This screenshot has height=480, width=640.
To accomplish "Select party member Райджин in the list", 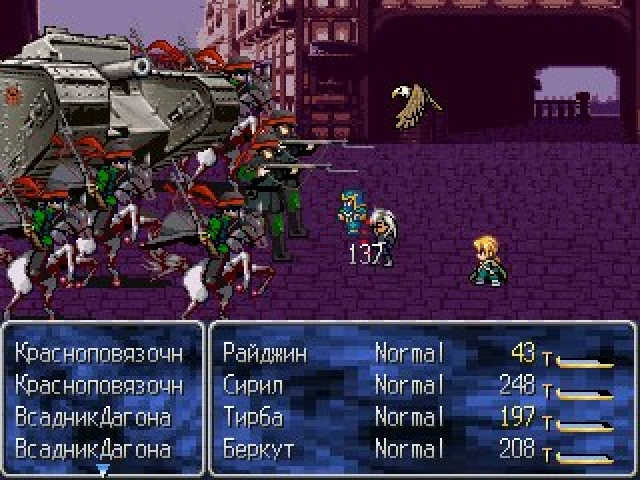I will click(x=265, y=352).
